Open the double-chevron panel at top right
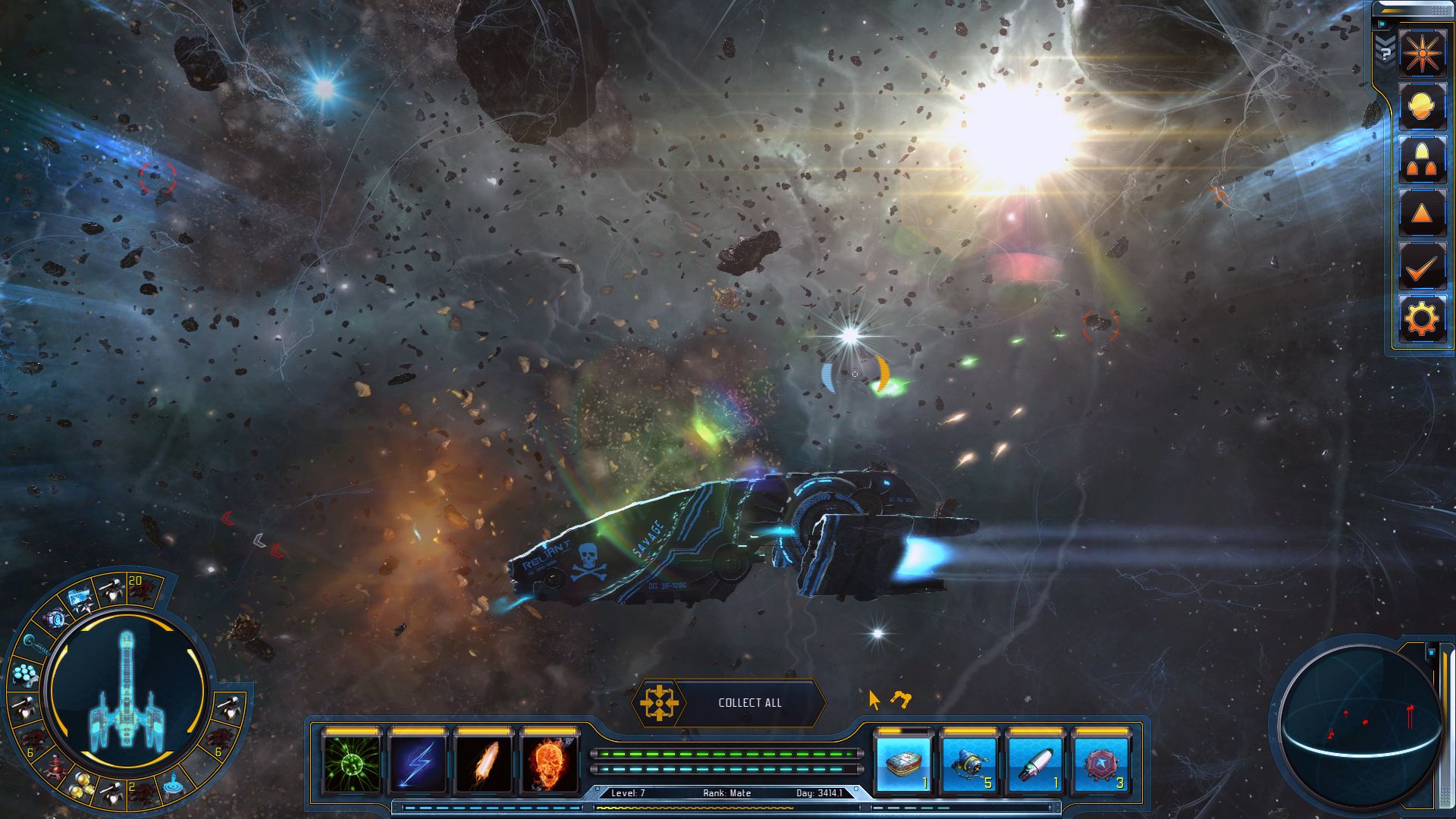The height and width of the screenshot is (819, 1456). click(1384, 39)
